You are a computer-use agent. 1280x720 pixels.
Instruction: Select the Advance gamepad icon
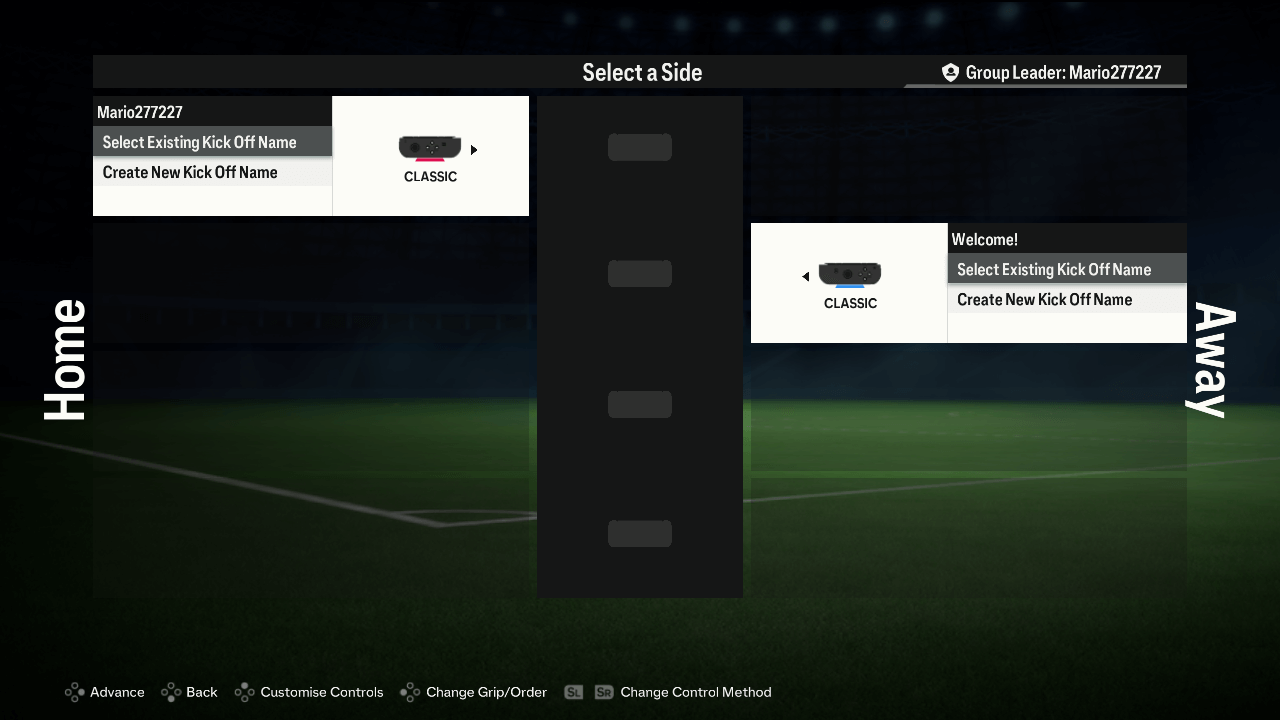pos(73,692)
